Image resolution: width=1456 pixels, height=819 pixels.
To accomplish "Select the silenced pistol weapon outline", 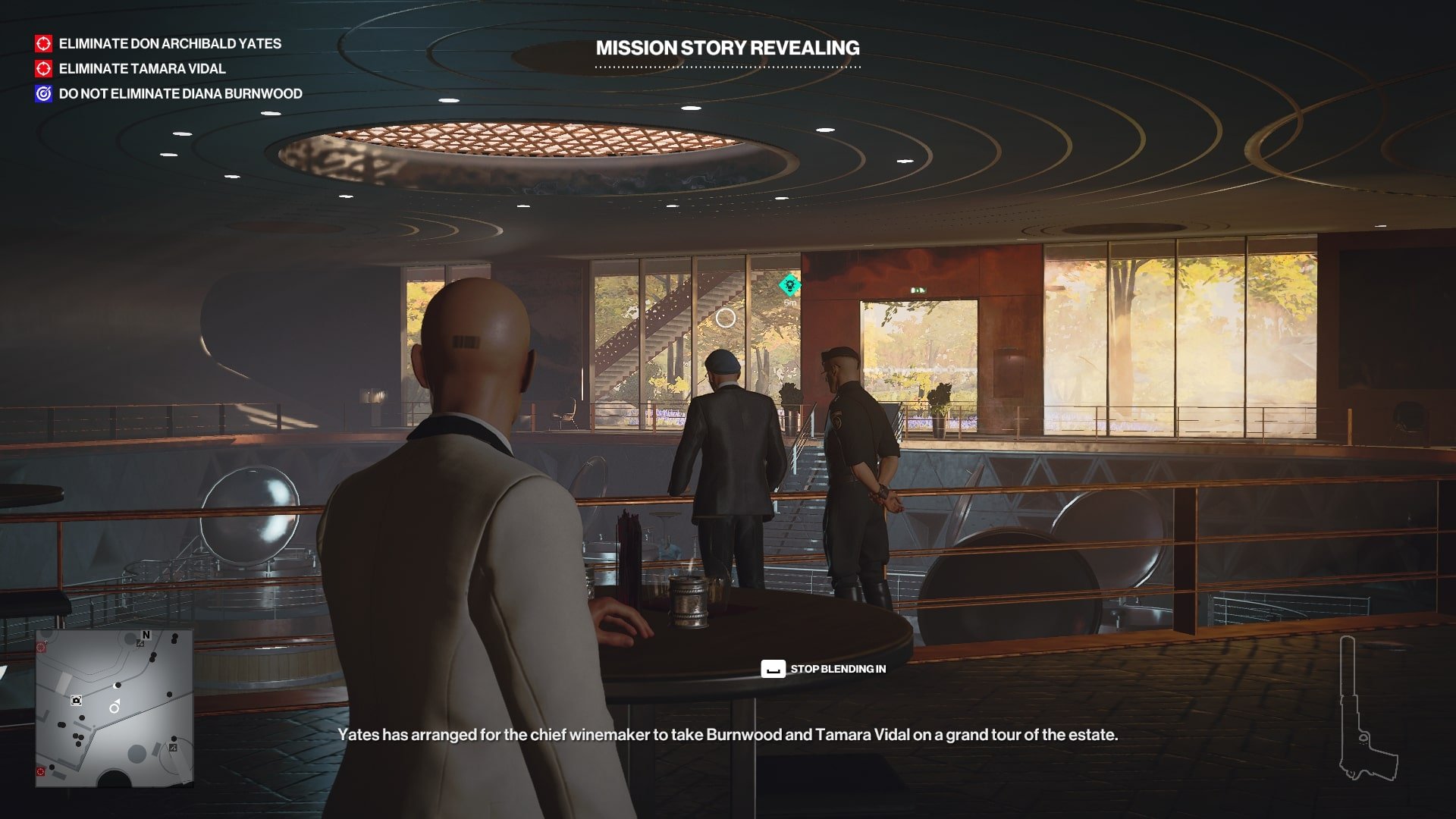I will click(1367, 713).
